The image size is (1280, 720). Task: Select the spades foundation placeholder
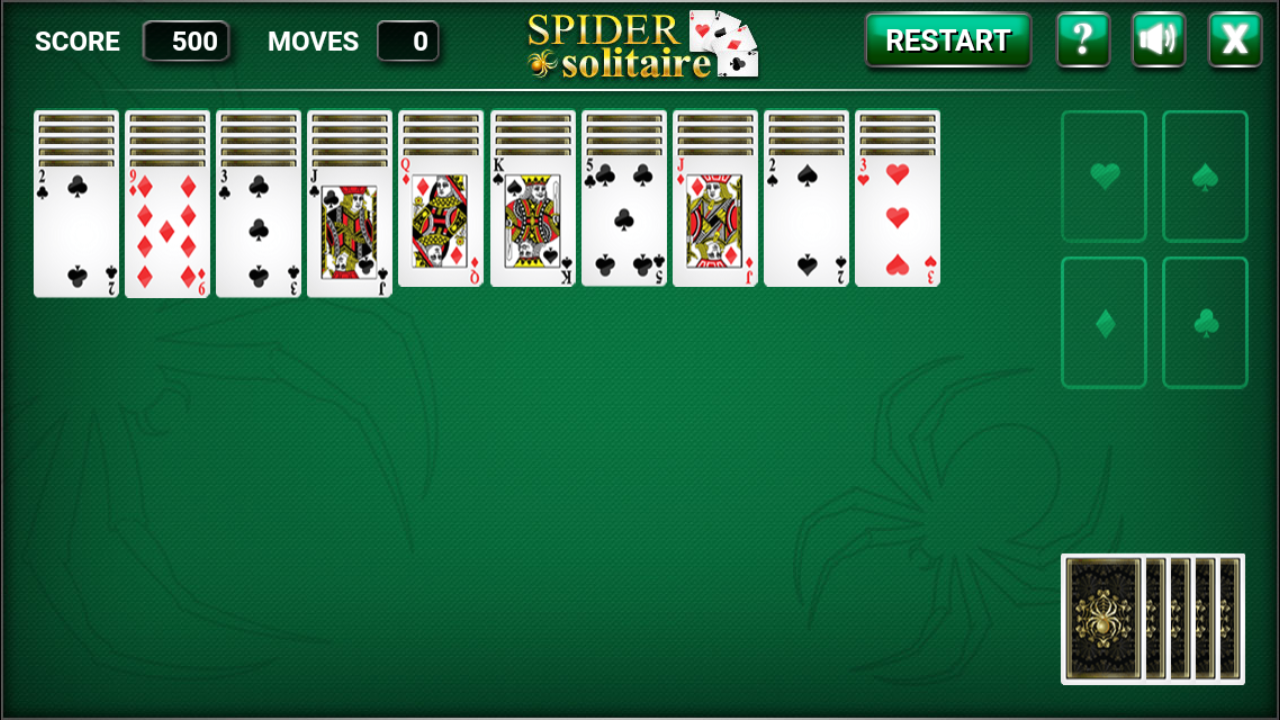click(1205, 176)
